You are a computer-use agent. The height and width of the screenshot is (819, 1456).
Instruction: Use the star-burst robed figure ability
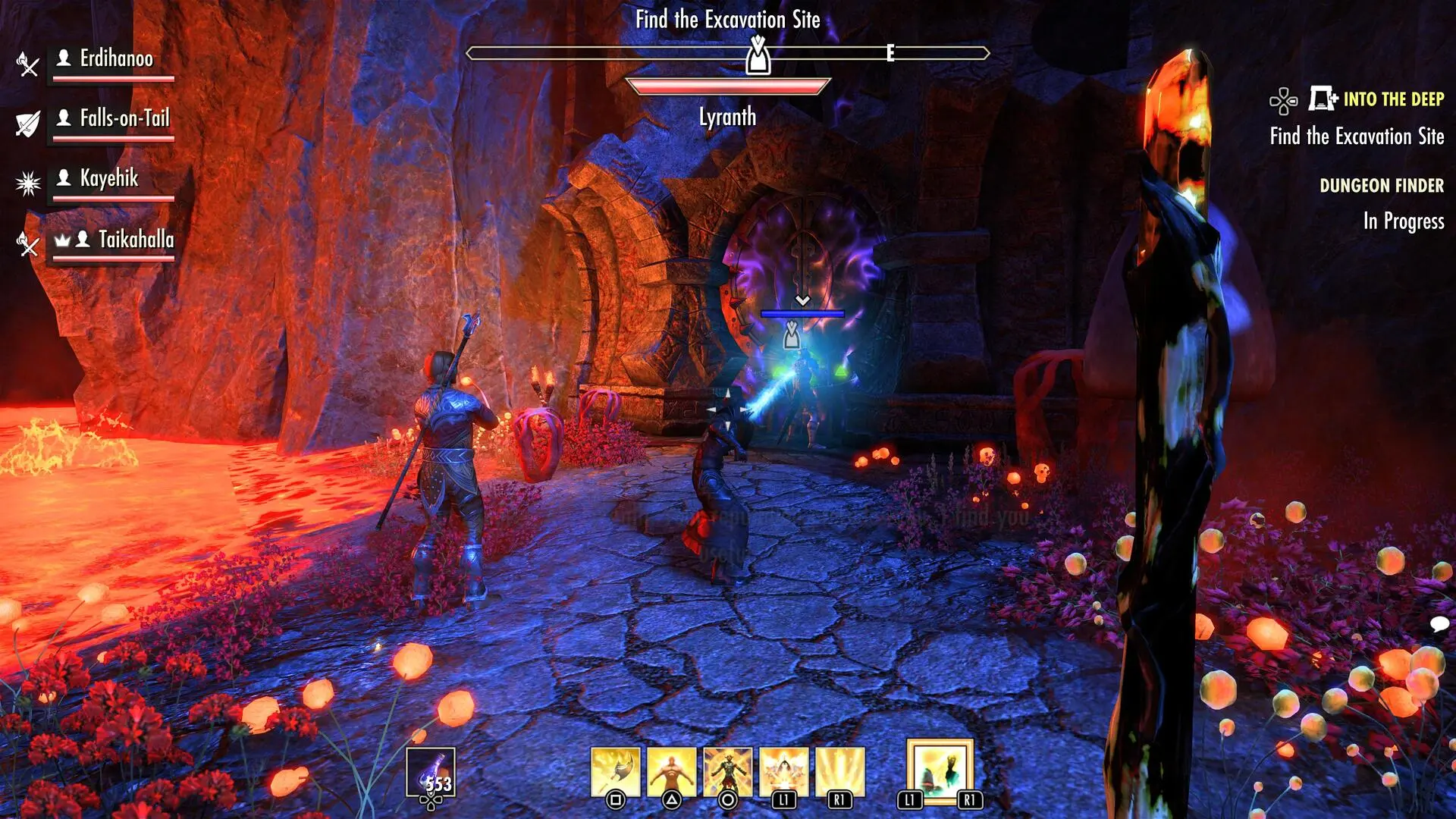point(783,772)
